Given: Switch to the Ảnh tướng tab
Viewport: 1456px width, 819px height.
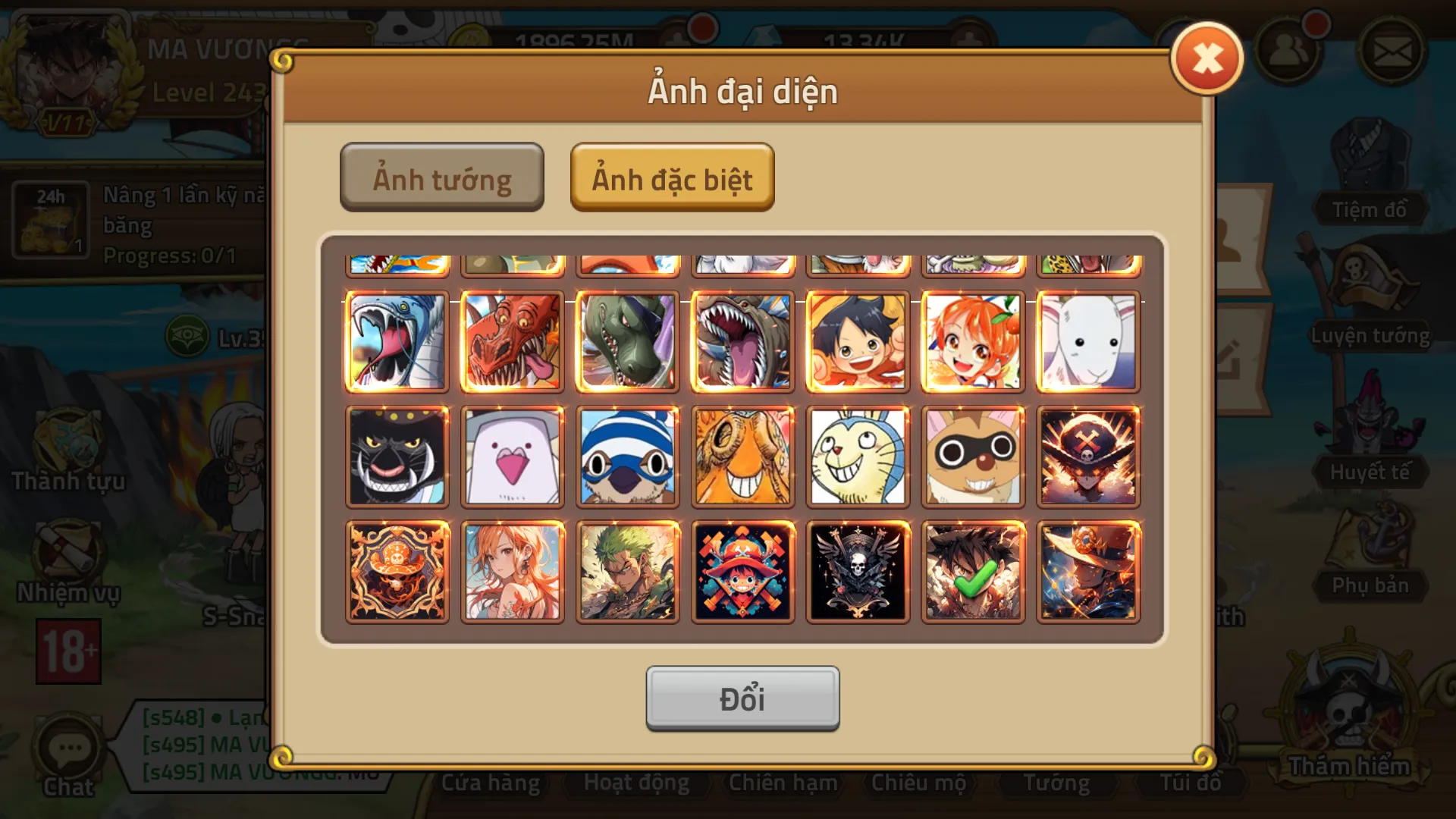Looking at the screenshot, I should pyautogui.click(x=442, y=177).
